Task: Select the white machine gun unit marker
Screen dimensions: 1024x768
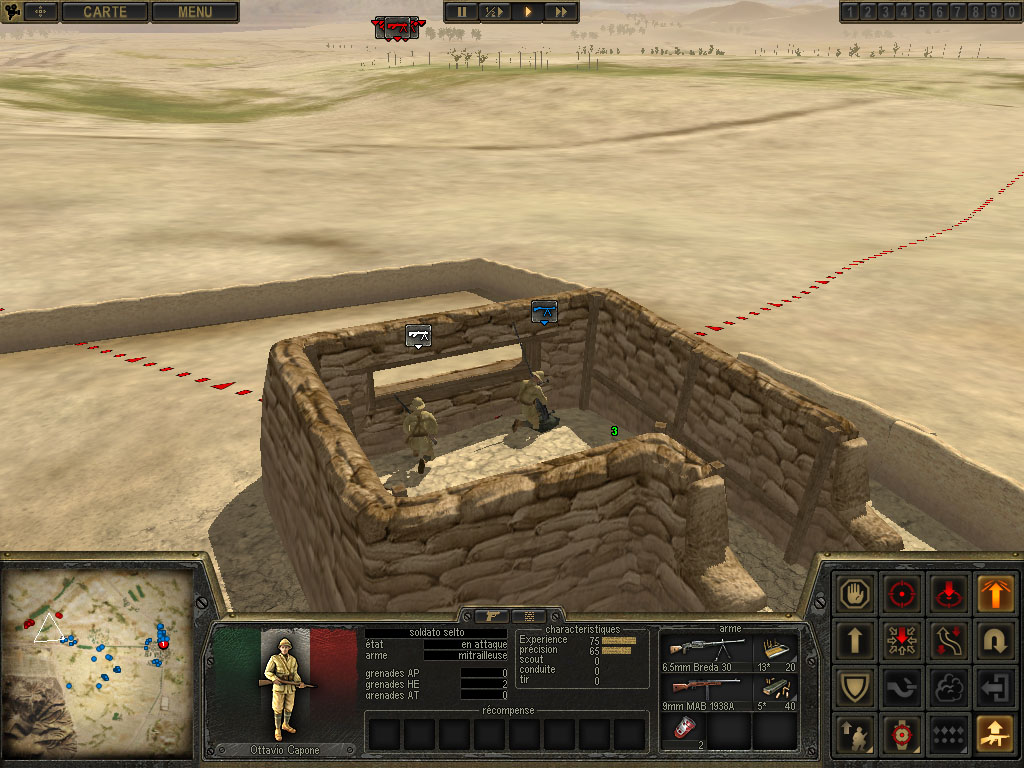Action: click(418, 336)
